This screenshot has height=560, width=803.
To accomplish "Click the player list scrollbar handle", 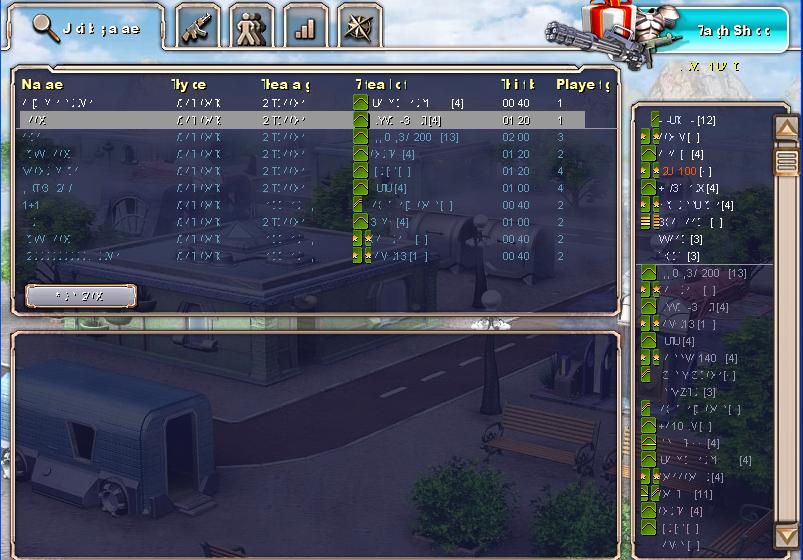I will 786,160.
